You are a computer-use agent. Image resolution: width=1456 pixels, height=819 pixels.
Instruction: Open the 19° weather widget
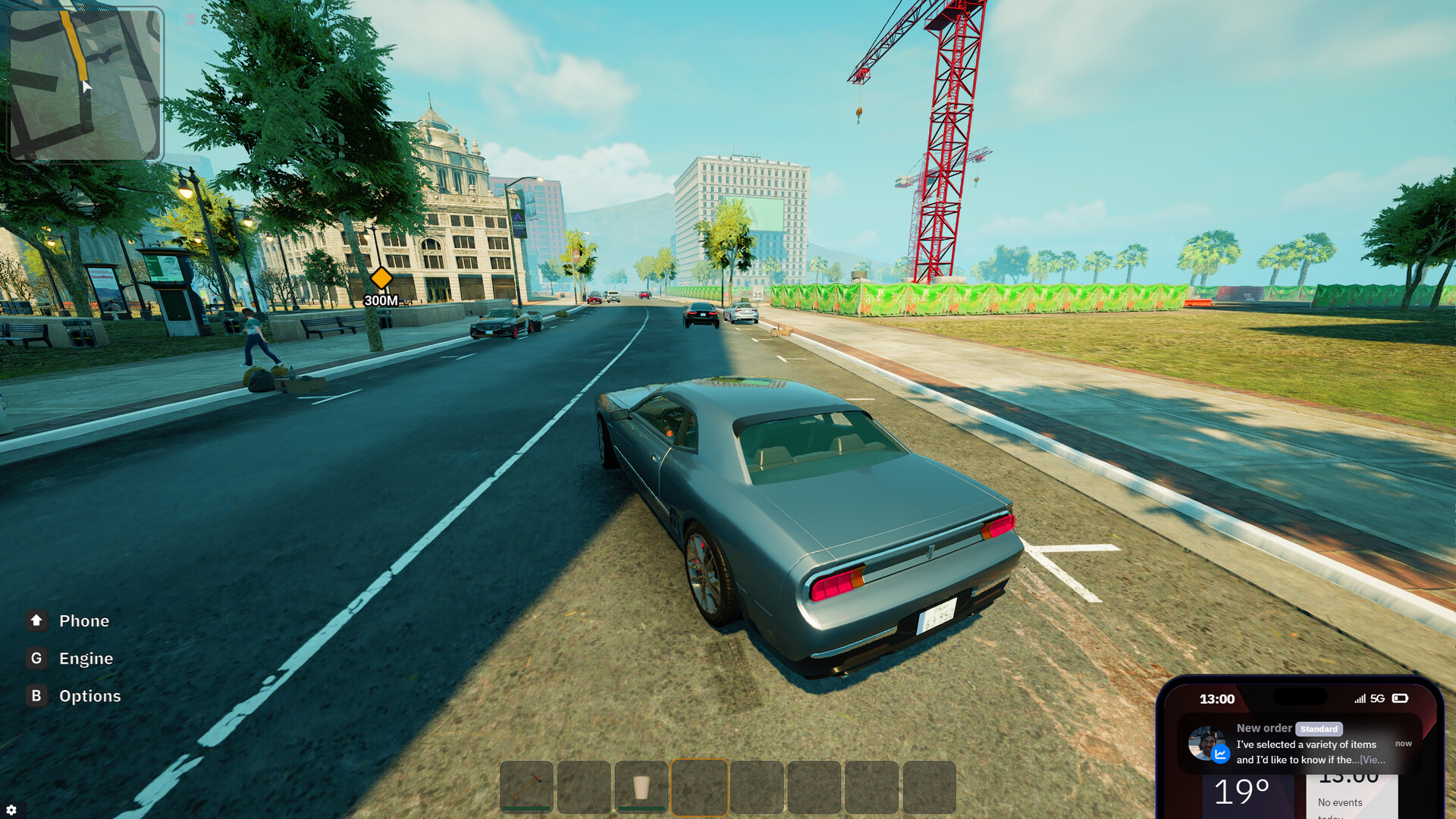(1241, 791)
